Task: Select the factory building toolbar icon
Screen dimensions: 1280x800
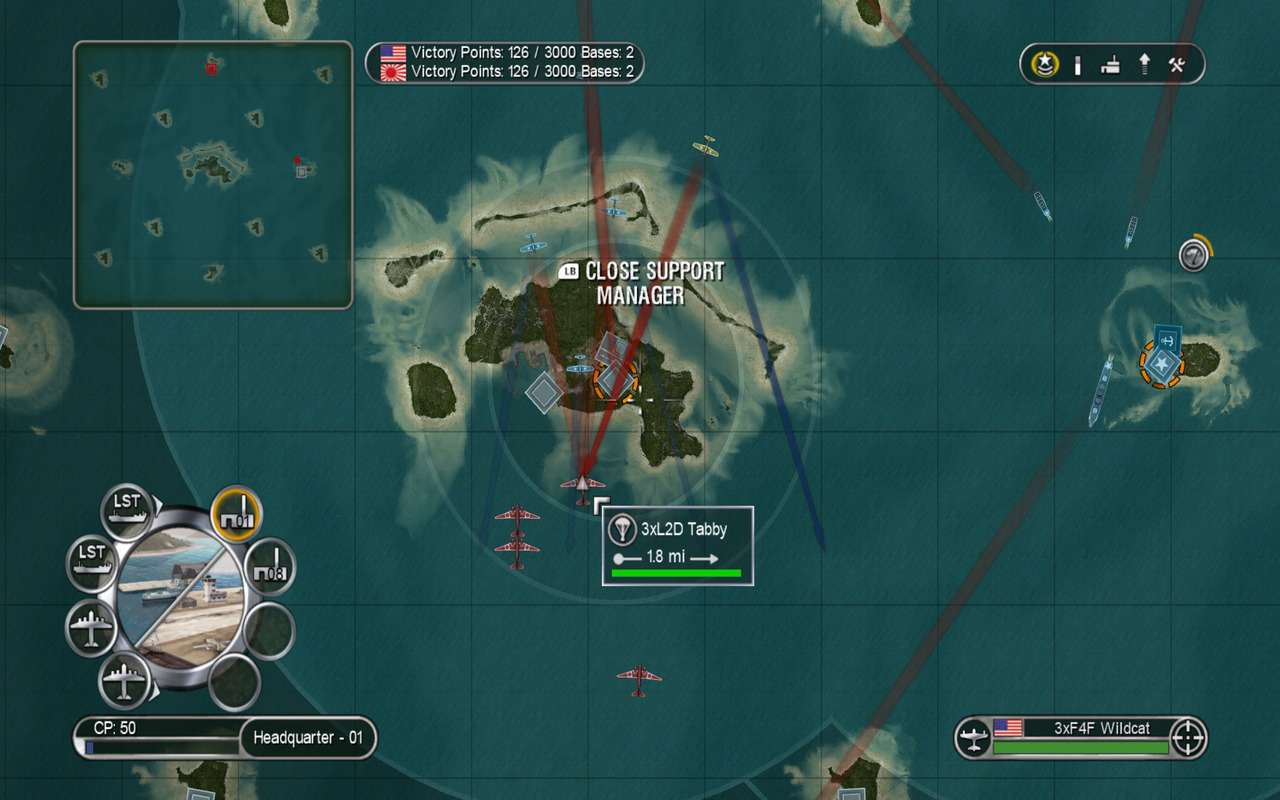Action: [1110, 66]
